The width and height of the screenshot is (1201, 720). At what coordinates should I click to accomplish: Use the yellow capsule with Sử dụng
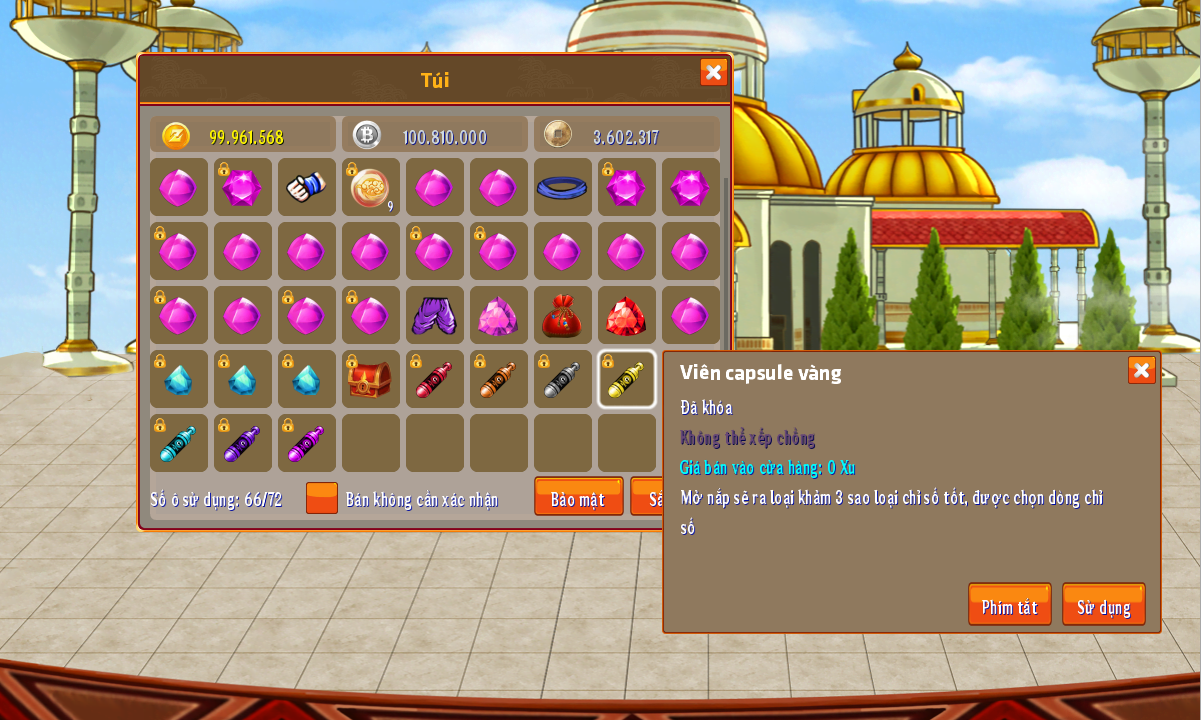pyautogui.click(x=1103, y=605)
